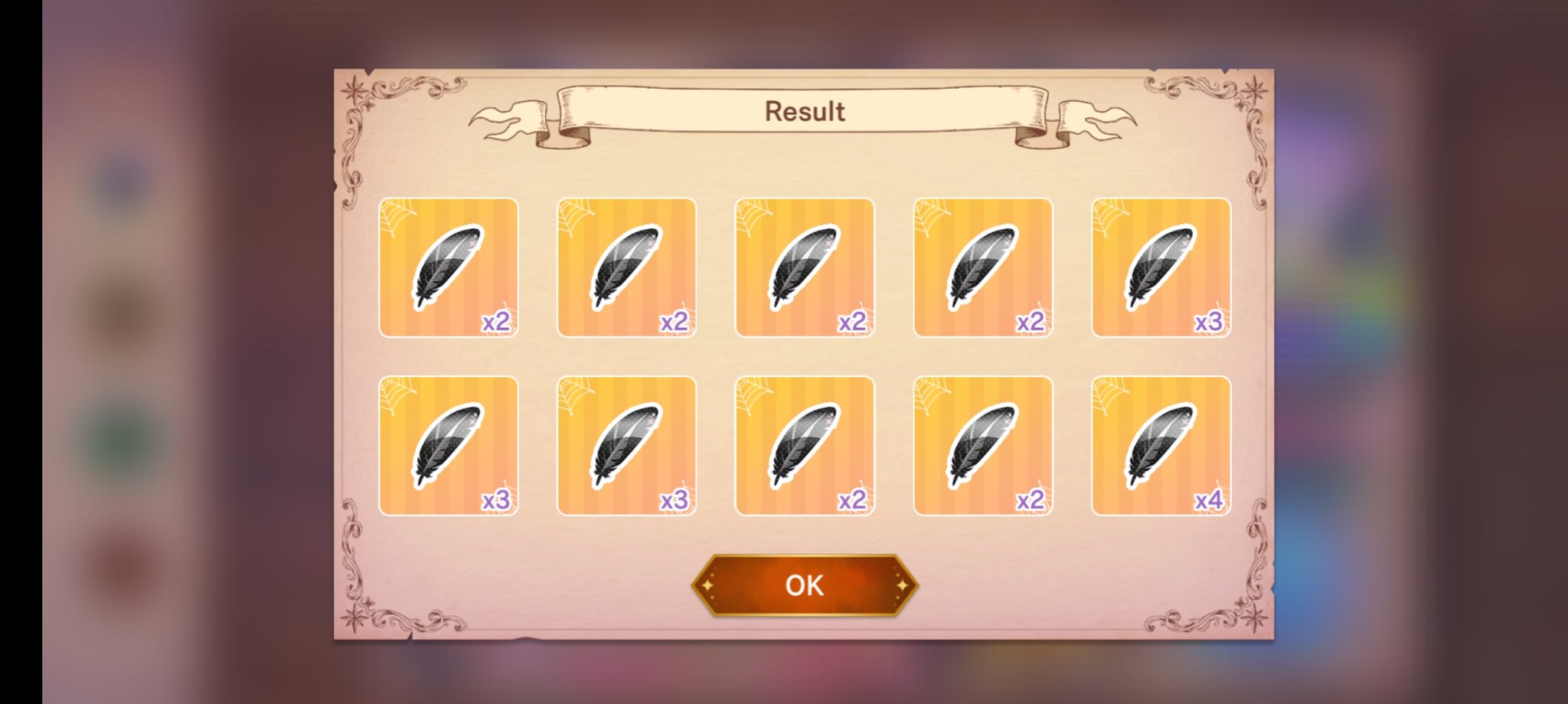The width and height of the screenshot is (1568, 704).
Task: Click the second feather icon in top row
Action: click(x=626, y=267)
